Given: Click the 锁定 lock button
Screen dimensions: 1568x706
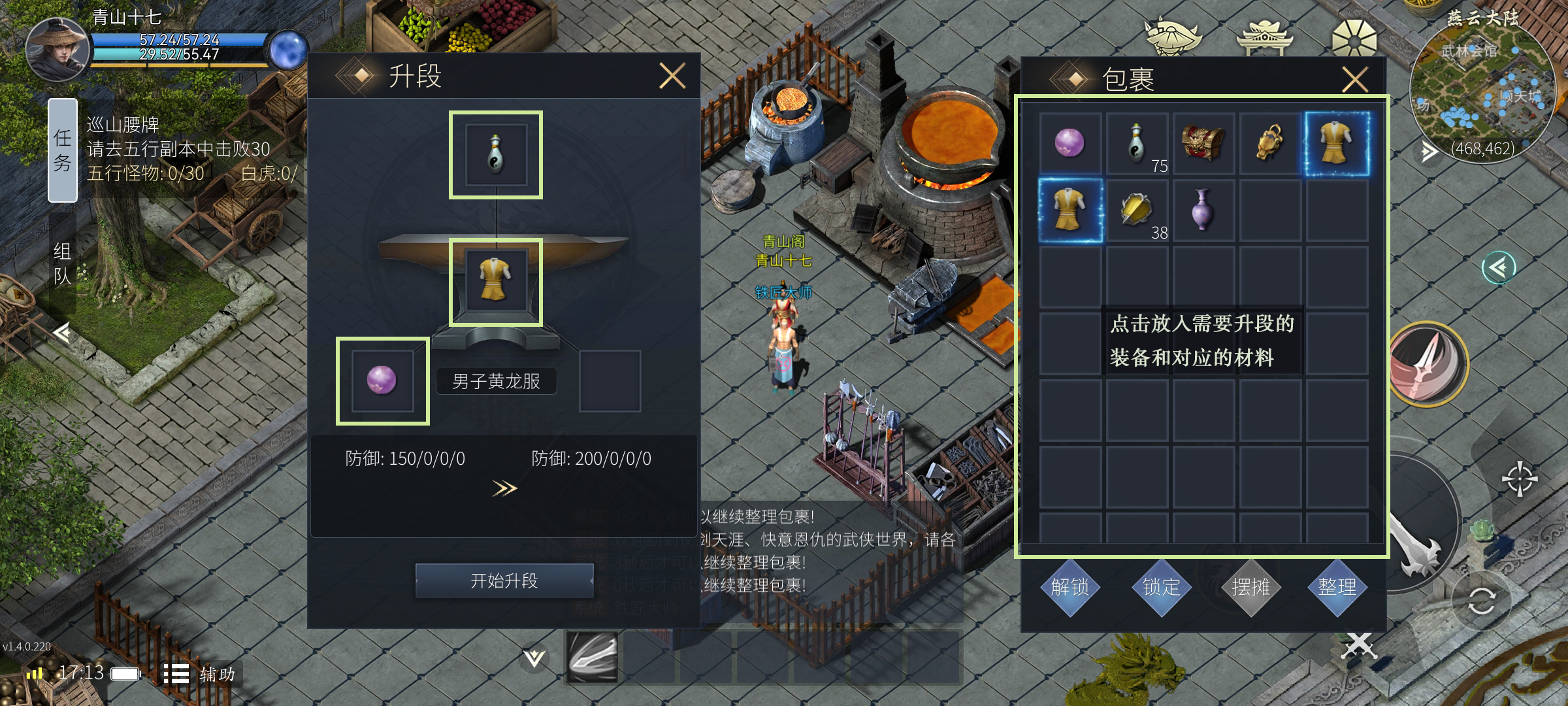Looking at the screenshot, I should (1161, 587).
